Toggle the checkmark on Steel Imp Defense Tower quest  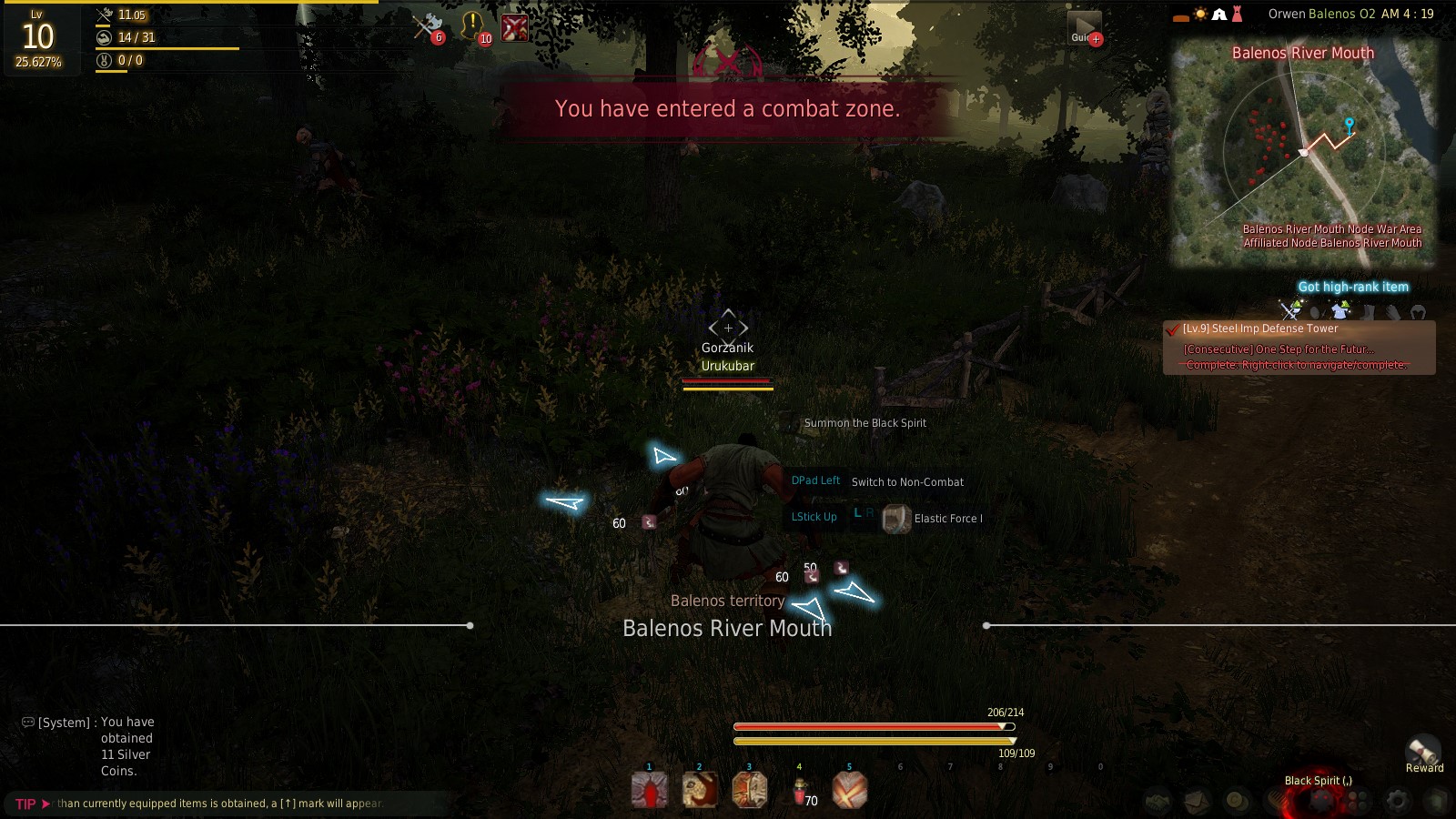coord(1171,329)
